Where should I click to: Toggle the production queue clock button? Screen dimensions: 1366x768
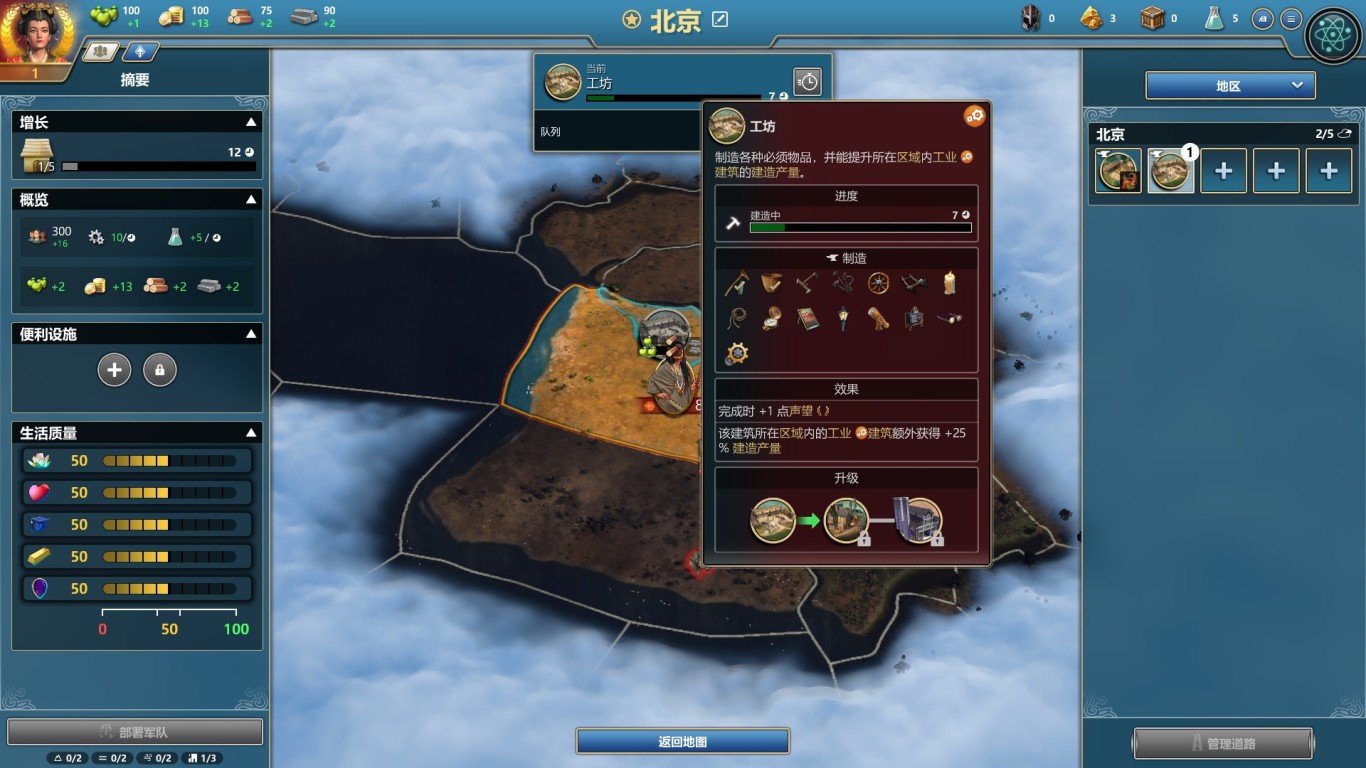click(x=807, y=82)
